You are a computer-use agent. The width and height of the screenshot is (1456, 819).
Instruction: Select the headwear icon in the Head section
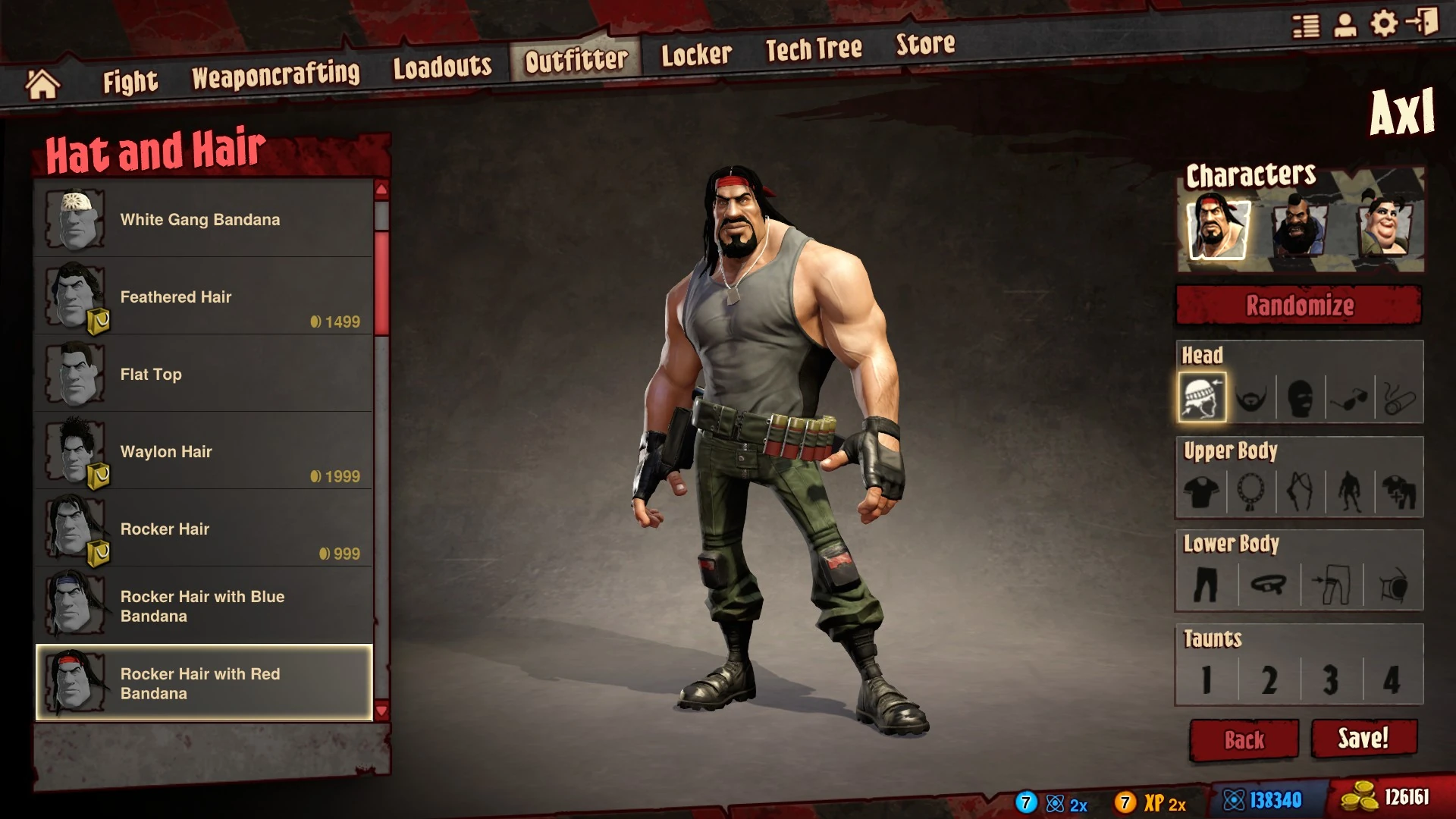1204,395
